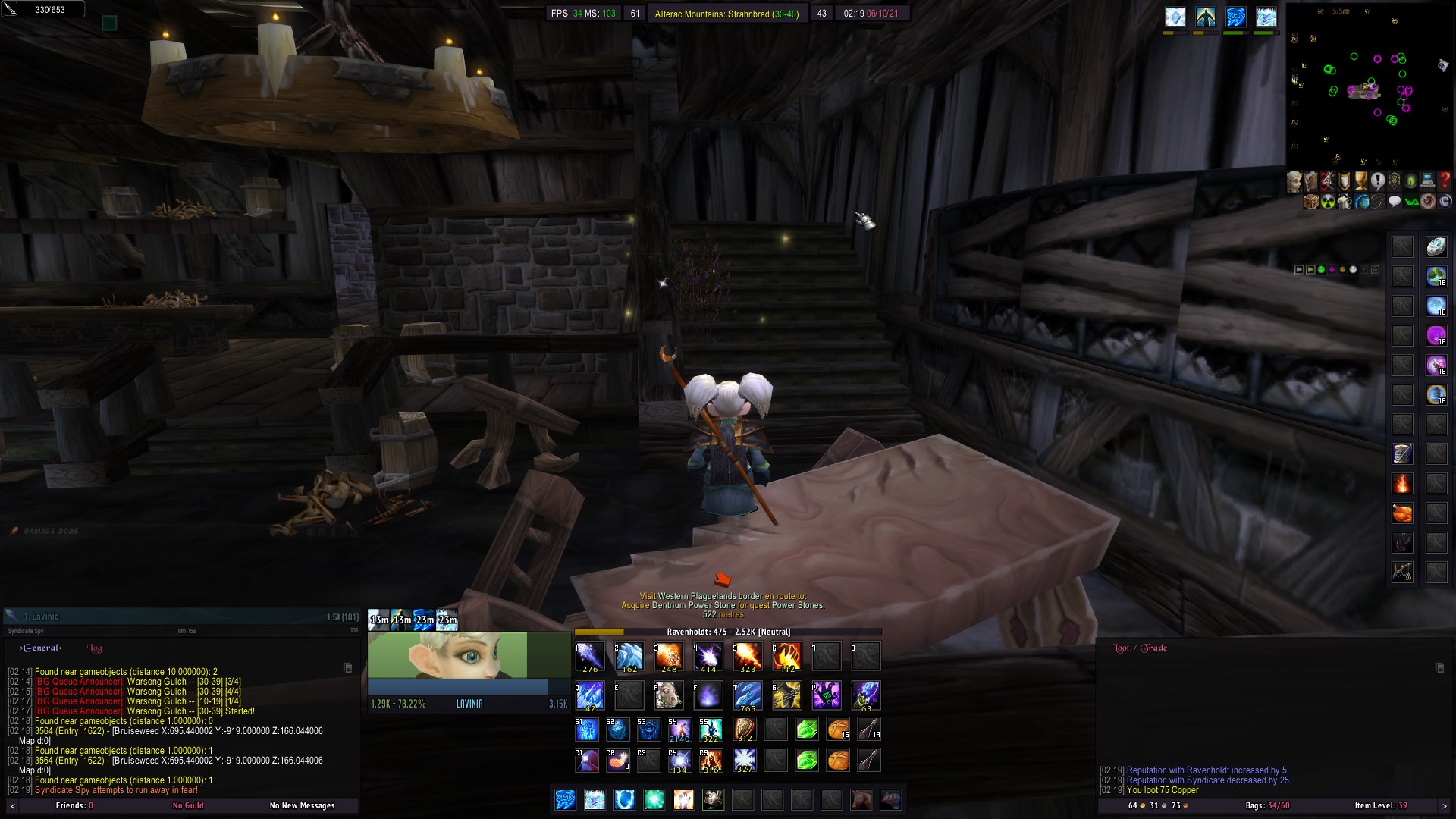Use the hearthstone on the side bar
Screen dimensions: 1456x819
click(x=1436, y=246)
